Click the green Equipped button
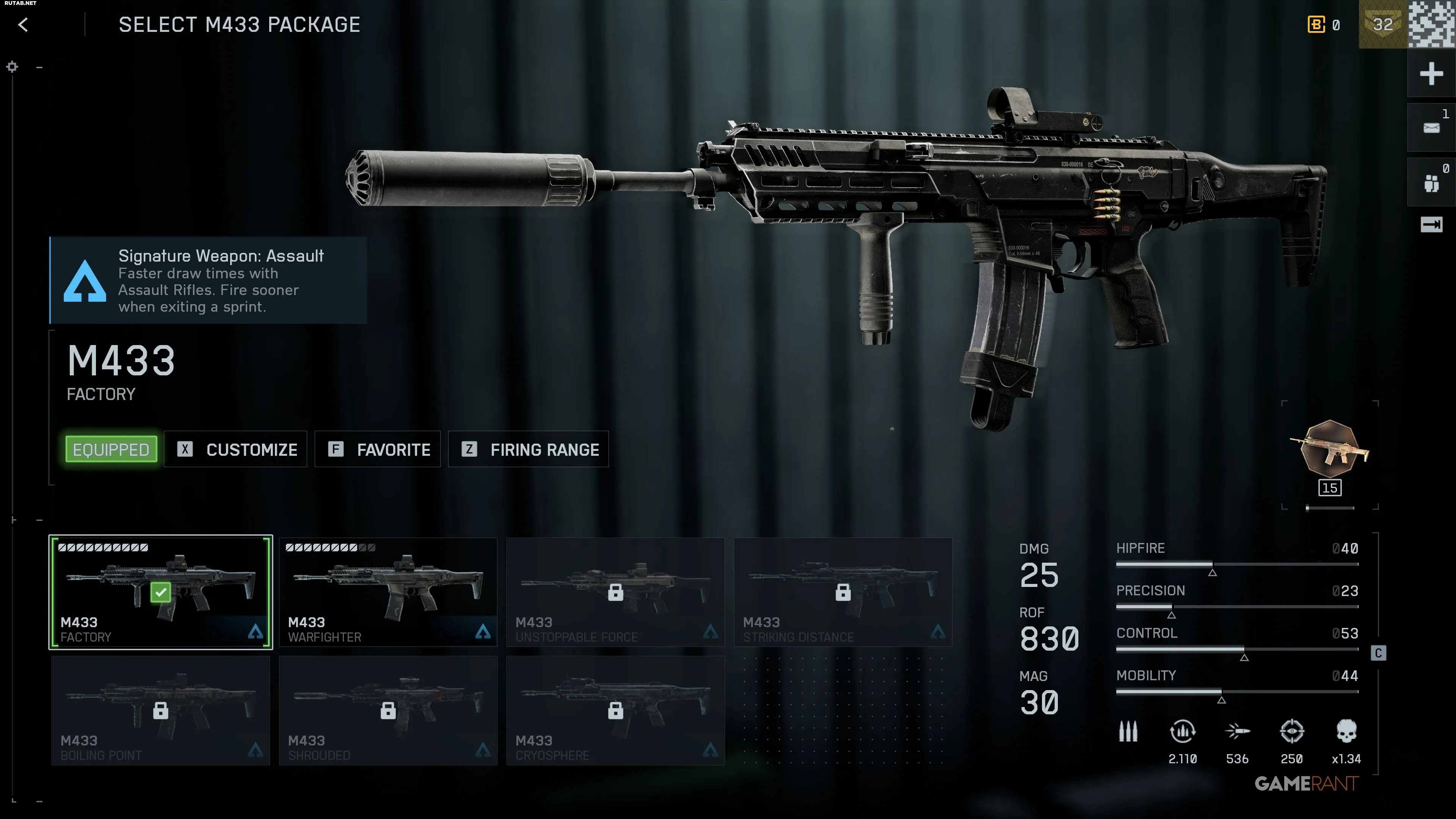The width and height of the screenshot is (1456, 819). pyautogui.click(x=111, y=449)
